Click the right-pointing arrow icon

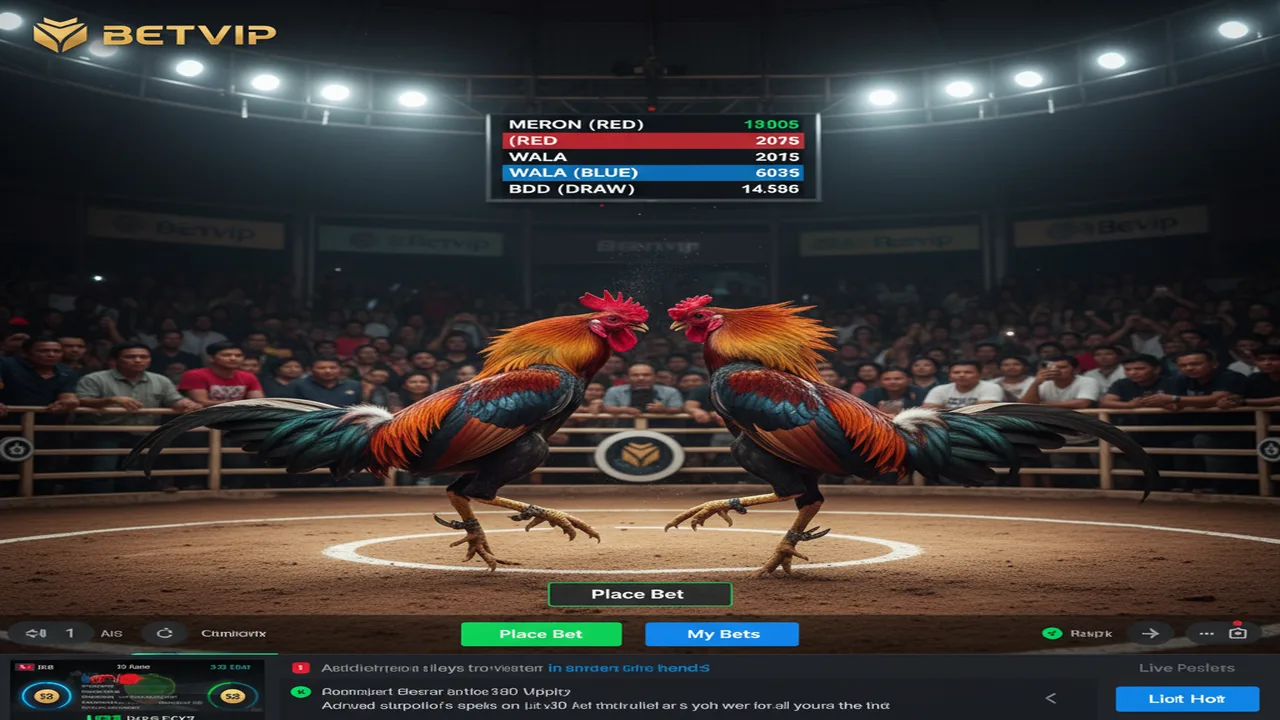click(1150, 633)
